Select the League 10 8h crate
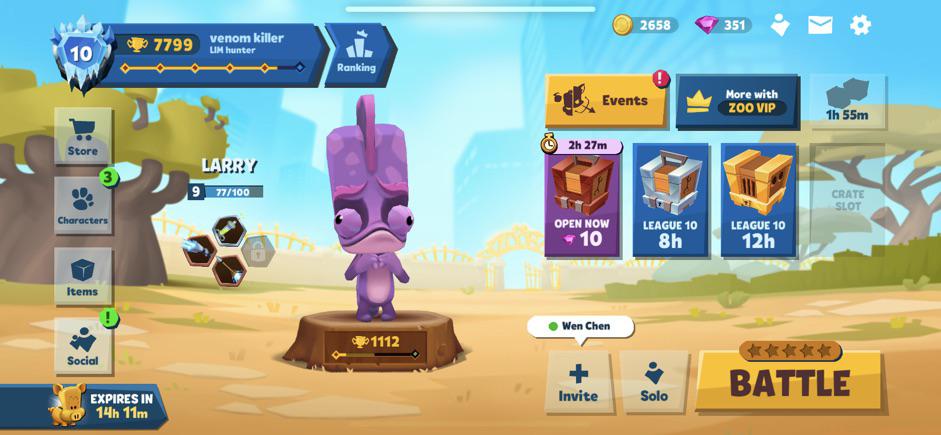The height and width of the screenshot is (435, 941). click(670, 200)
